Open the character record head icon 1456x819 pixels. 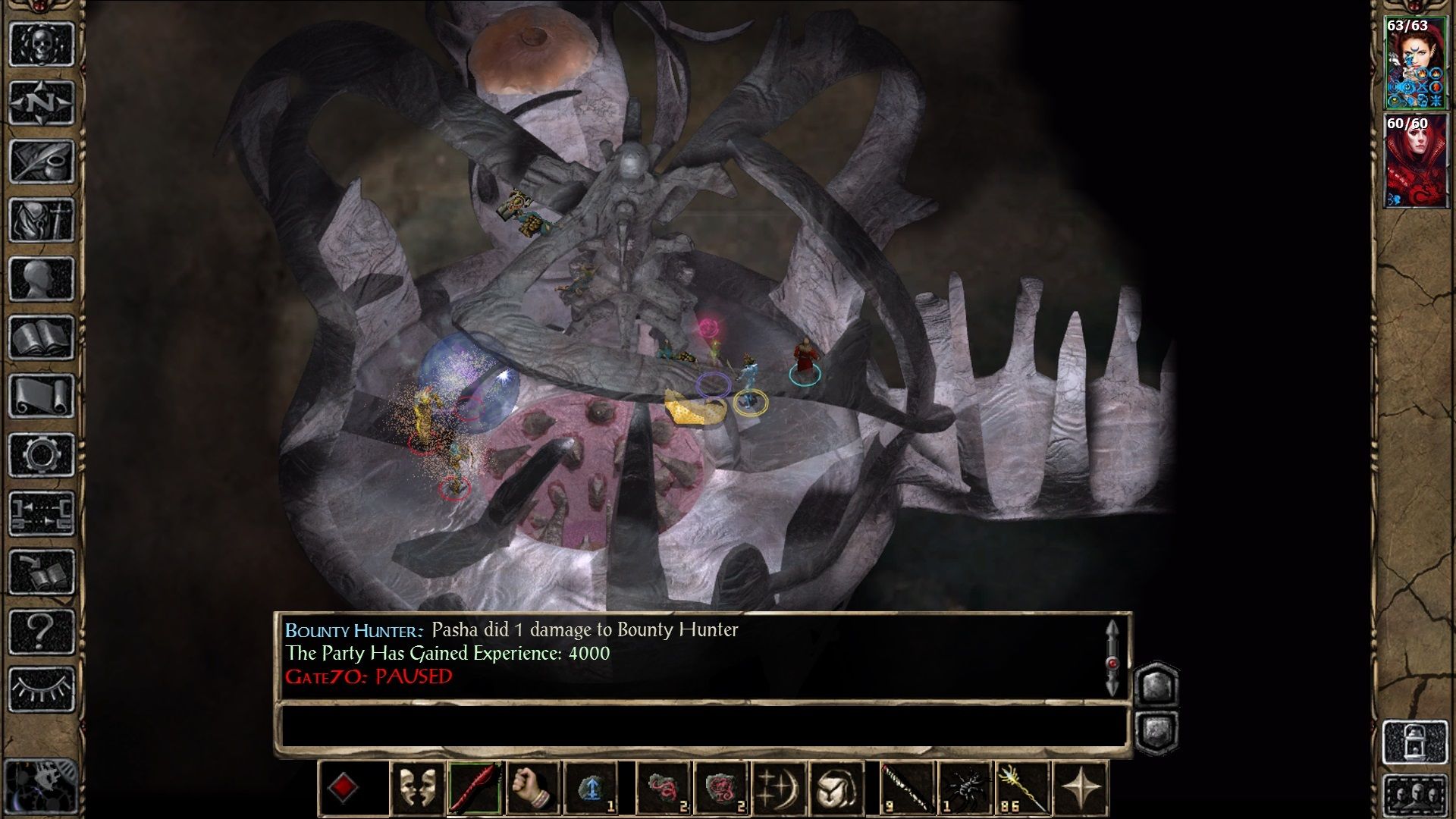[x=42, y=278]
